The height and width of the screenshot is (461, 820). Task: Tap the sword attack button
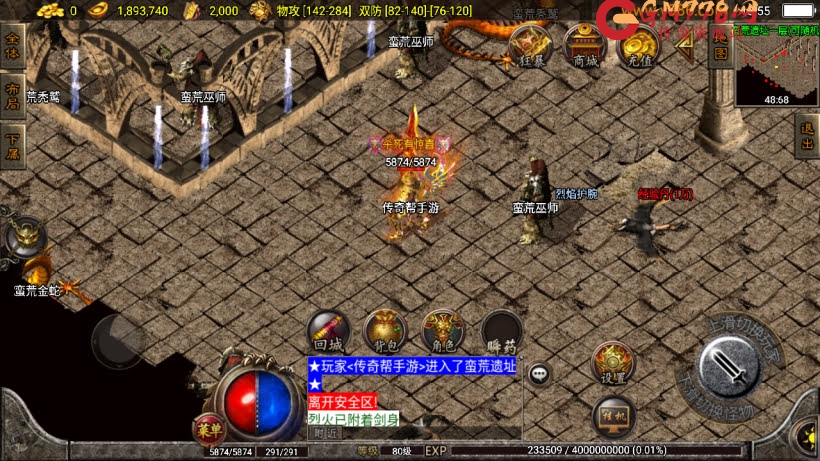tap(737, 368)
